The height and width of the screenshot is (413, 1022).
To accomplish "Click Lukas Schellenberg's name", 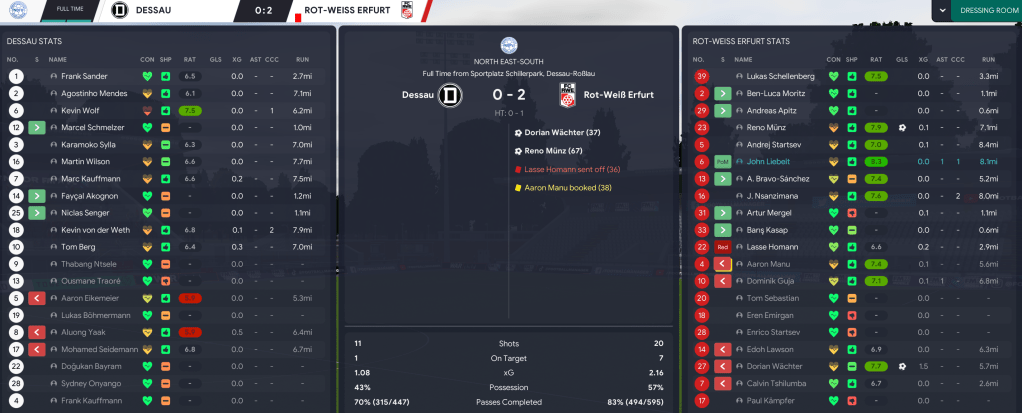I will (x=780, y=76).
